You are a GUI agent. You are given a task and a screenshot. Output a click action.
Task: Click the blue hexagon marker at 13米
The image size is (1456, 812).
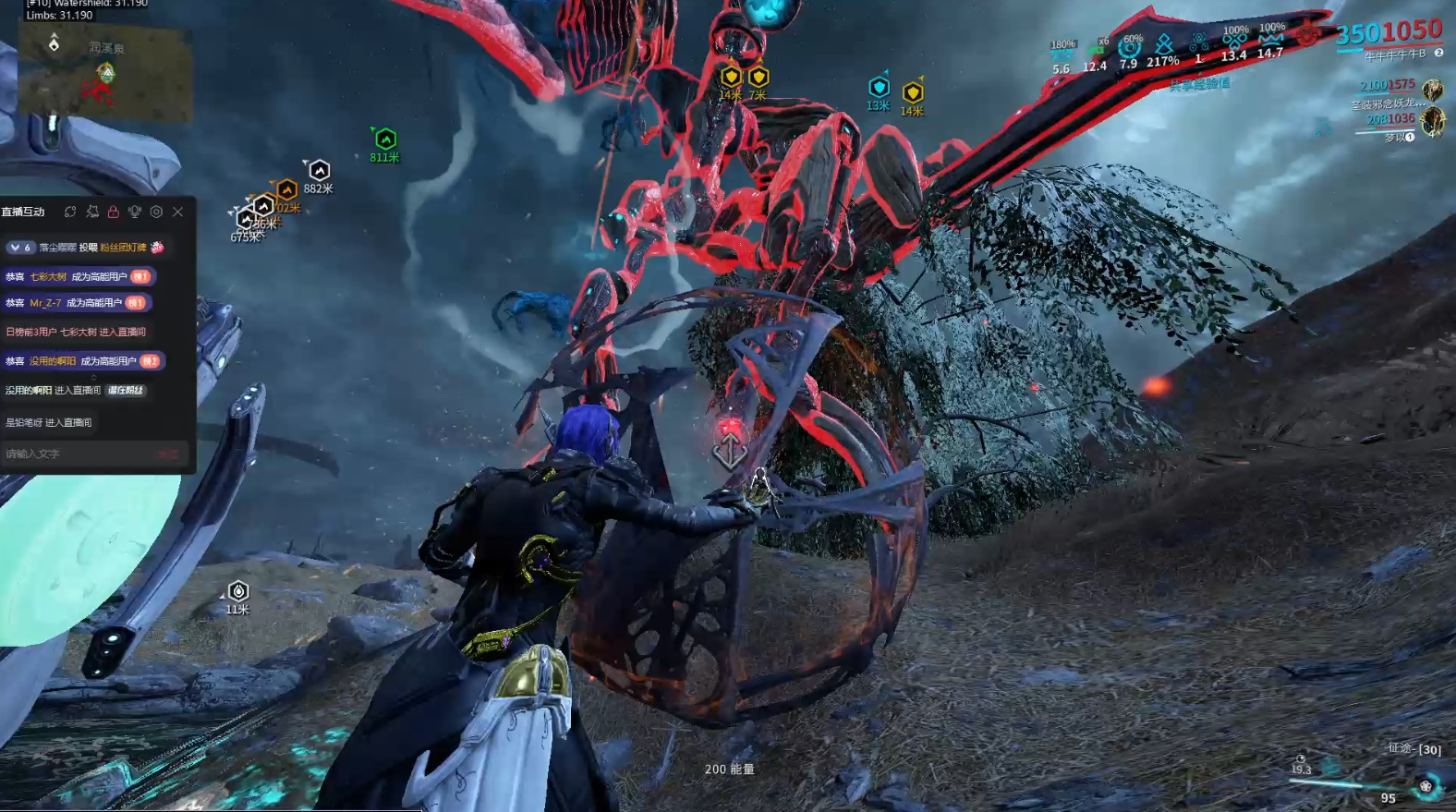coord(879,88)
